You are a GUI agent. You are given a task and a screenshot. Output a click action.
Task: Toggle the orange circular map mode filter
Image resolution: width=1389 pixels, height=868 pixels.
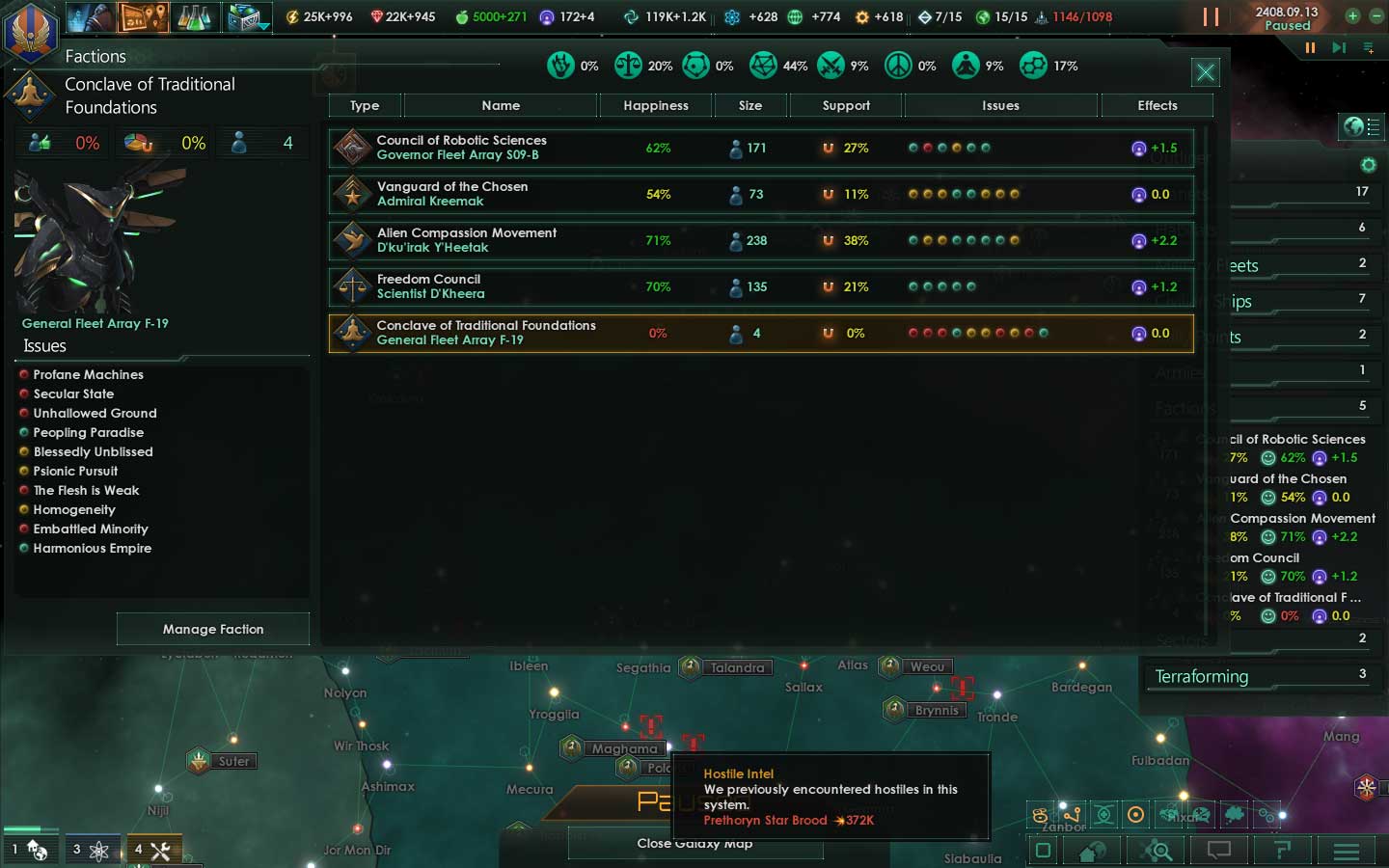click(x=1135, y=816)
